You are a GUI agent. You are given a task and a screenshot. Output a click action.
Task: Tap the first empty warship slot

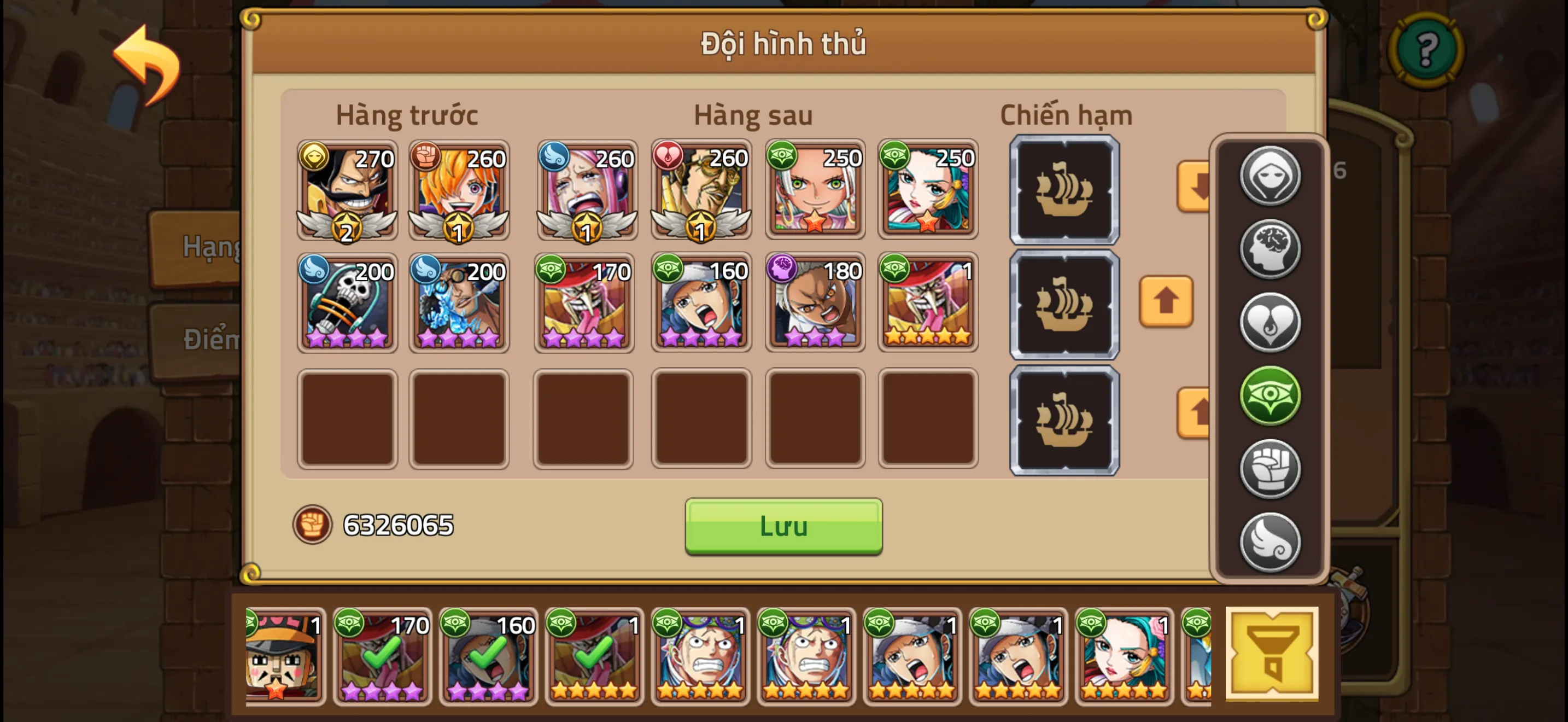pyautogui.click(x=1064, y=189)
